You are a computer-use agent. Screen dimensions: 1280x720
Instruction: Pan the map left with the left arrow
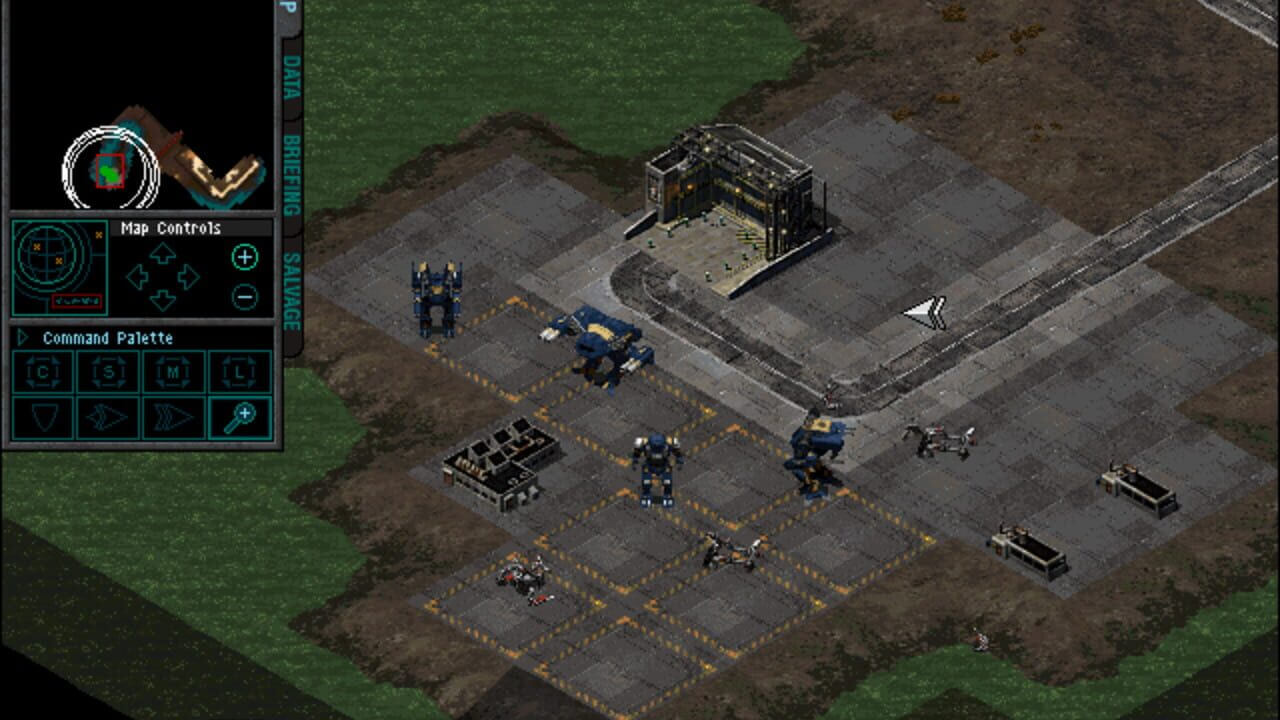[138, 277]
